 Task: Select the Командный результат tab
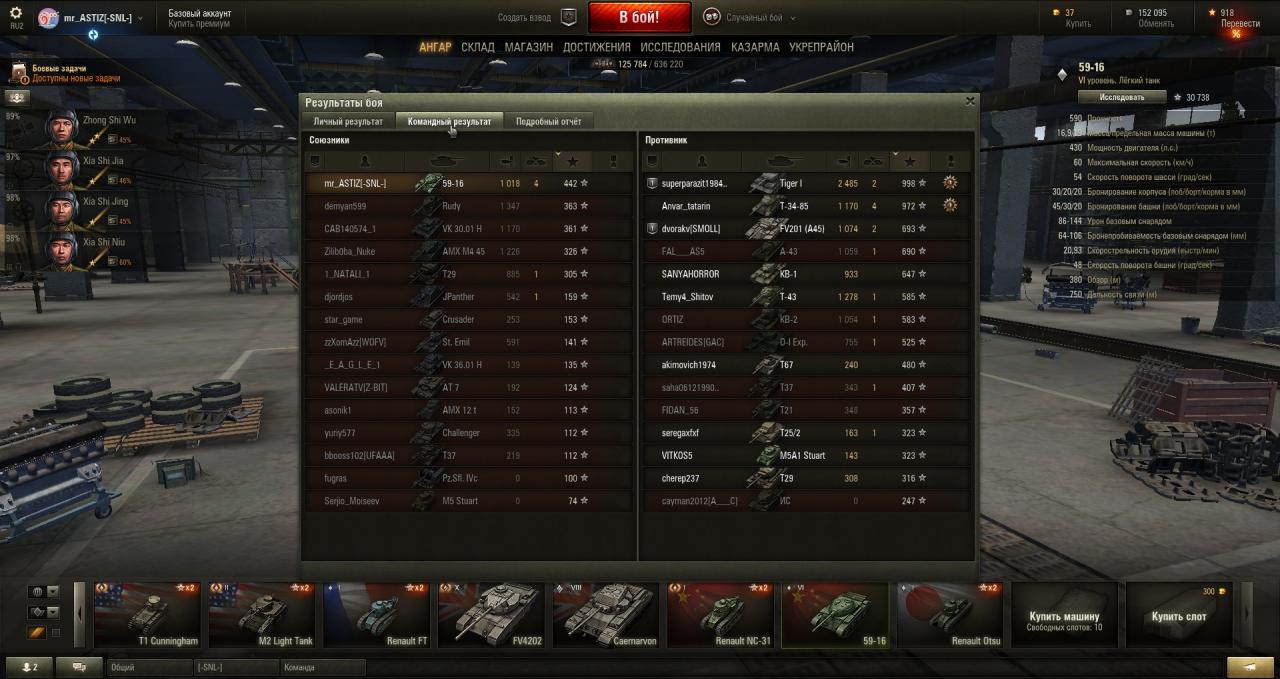449,121
